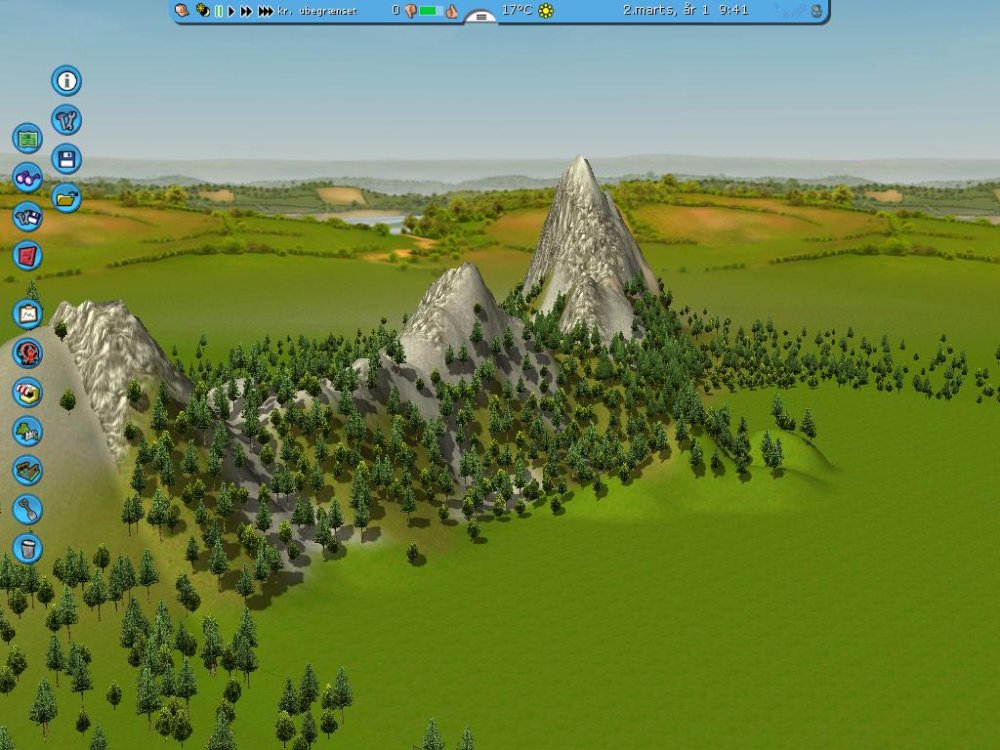
Task: Load a park with the yellow folder icon
Action: tap(66, 198)
